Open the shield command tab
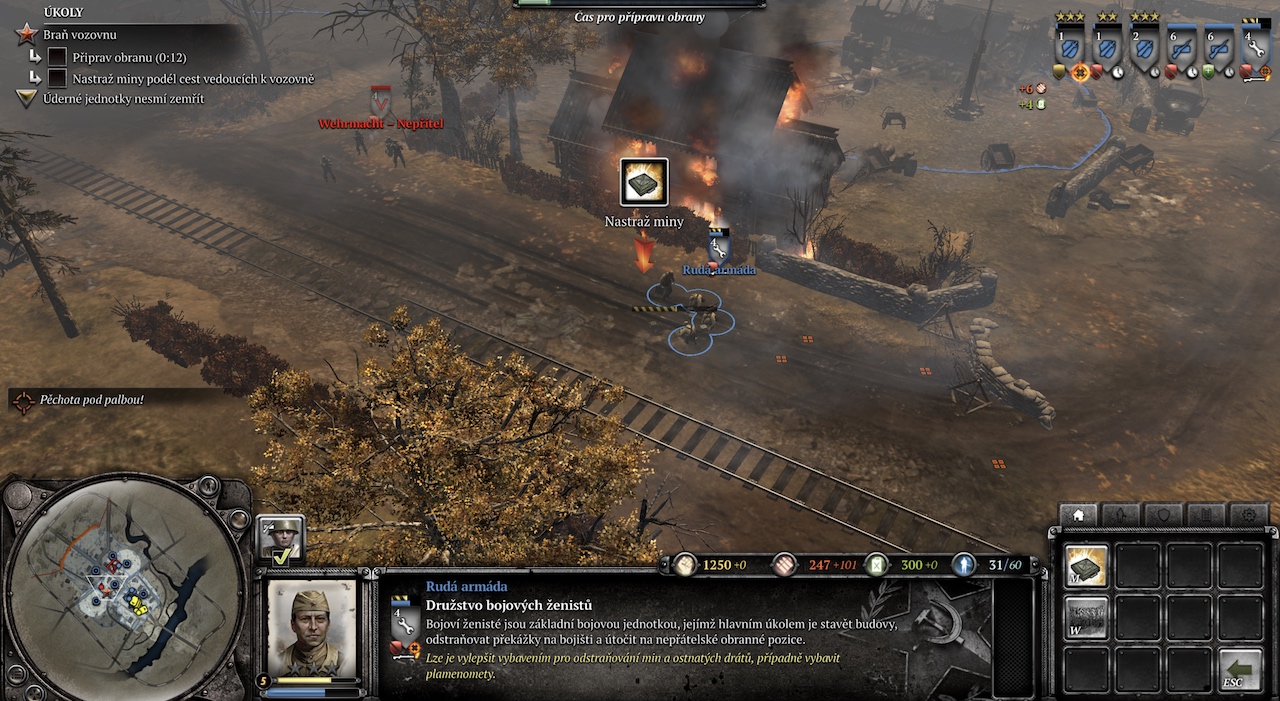Image resolution: width=1280 pixels, height=701 pixels. 1163,515
